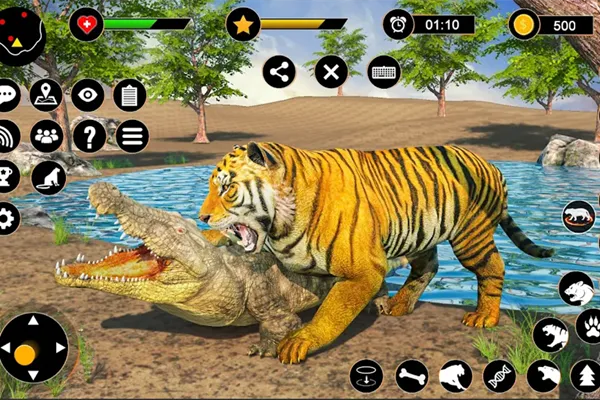This screenshot has height=400, width=600.
Task: Activate the paw print attack
Action: coord(589,325)
